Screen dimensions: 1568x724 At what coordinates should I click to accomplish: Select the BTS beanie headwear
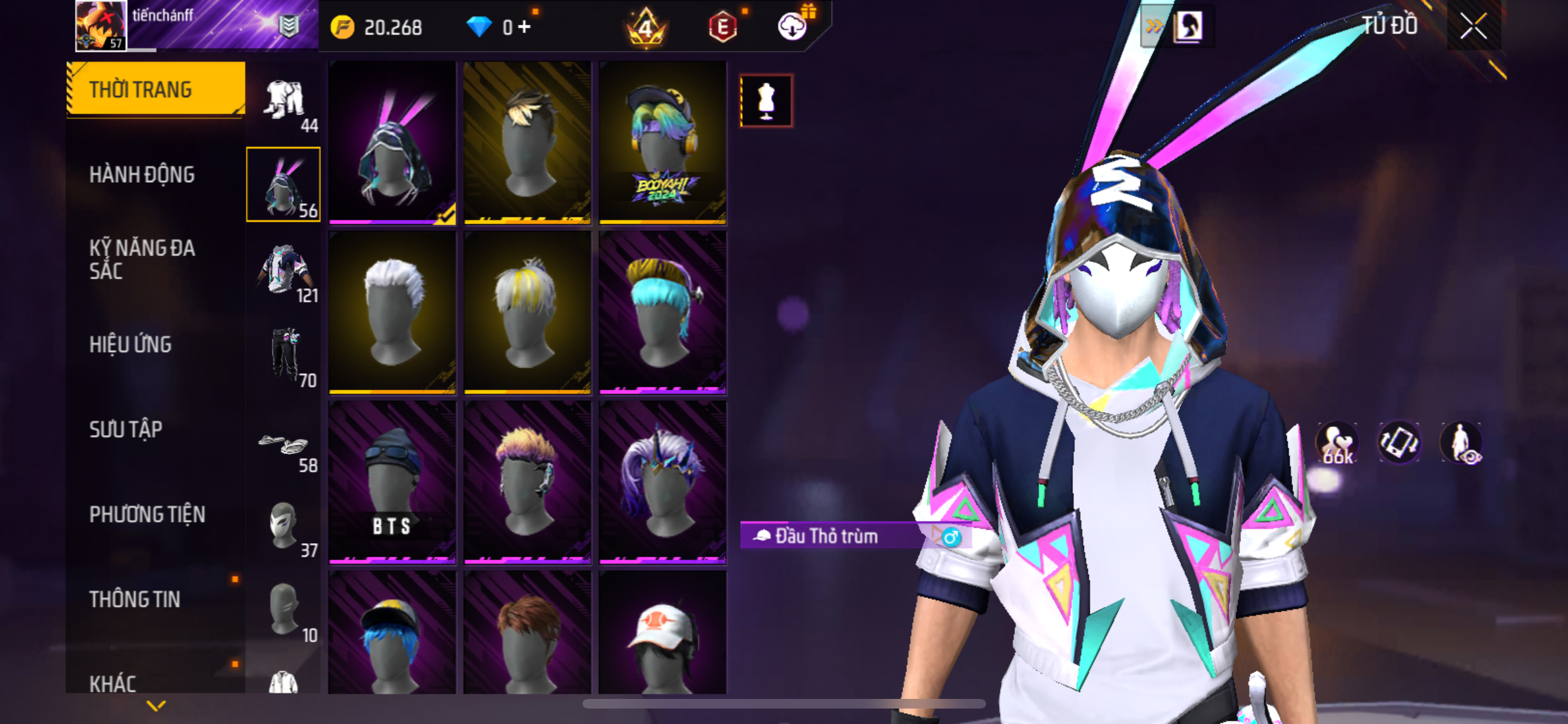coord(392,483)
